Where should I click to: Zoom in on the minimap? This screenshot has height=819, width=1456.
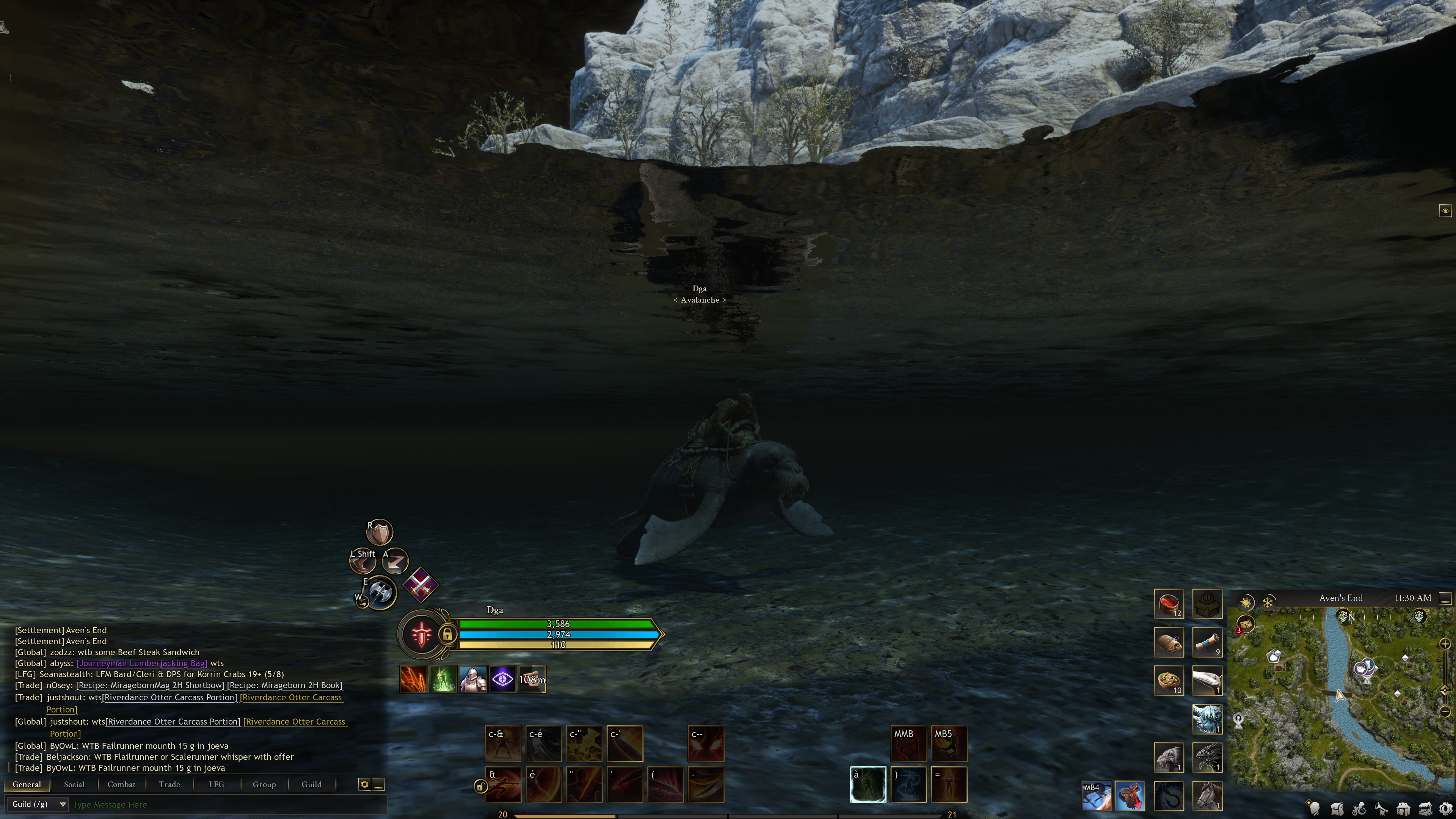click(1445, 644)
